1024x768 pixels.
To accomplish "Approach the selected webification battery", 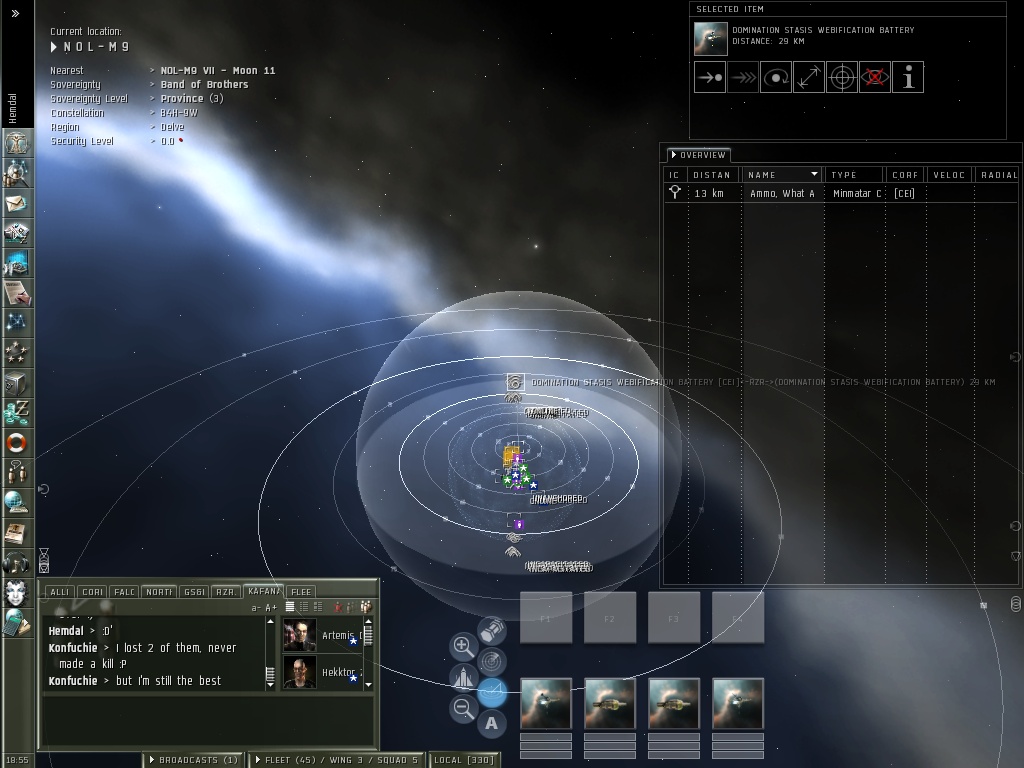I will [x=709, y=77].
